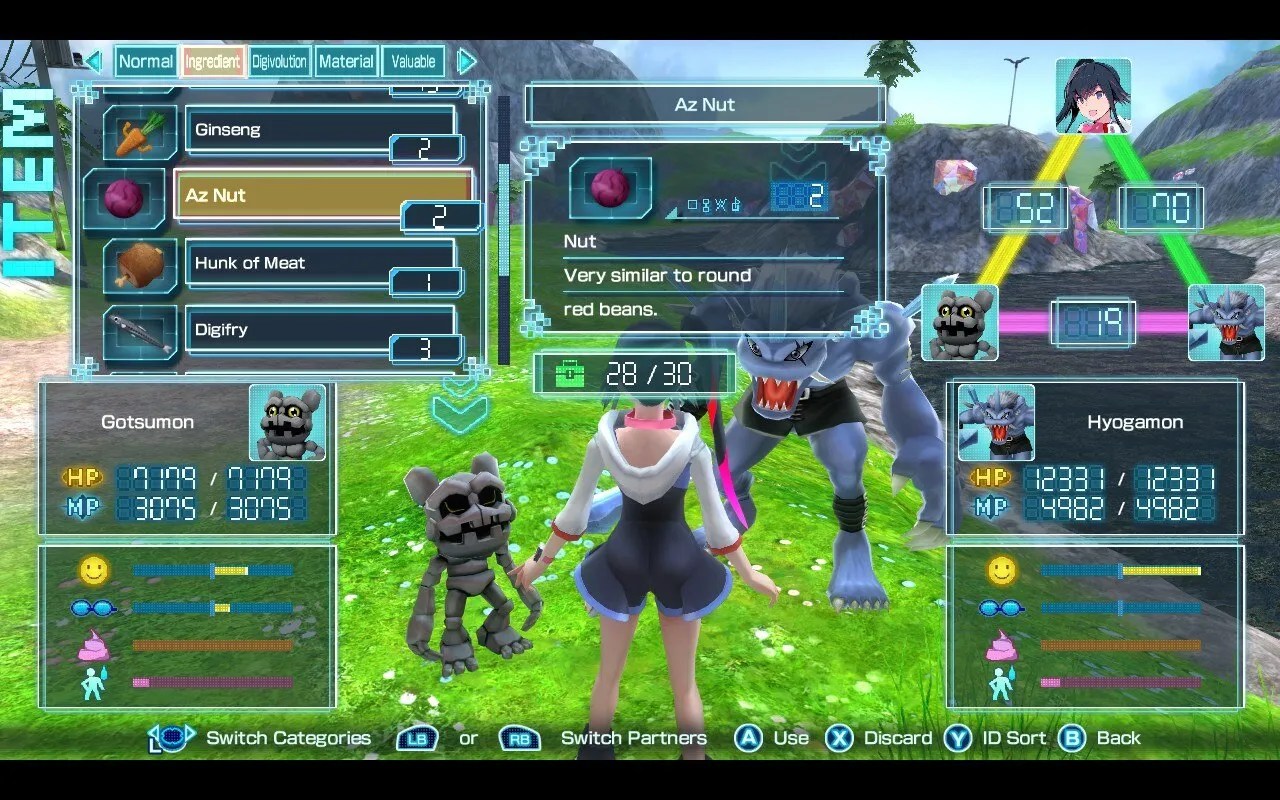Click the inventory briefcase icon showing 28/30
The height and width of the screenshot is (800, 1280).
(572, 373)
